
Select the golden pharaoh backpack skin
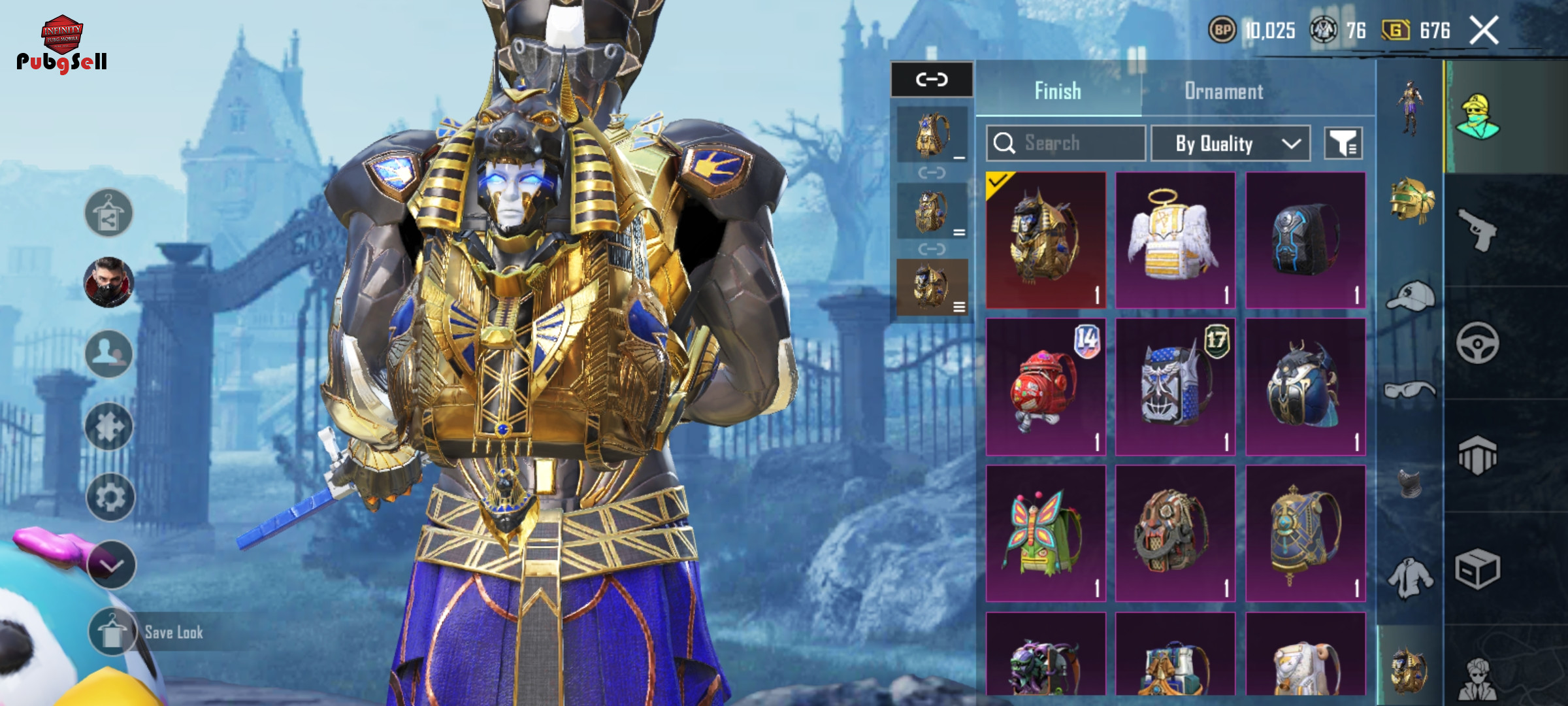[1045, 240]
